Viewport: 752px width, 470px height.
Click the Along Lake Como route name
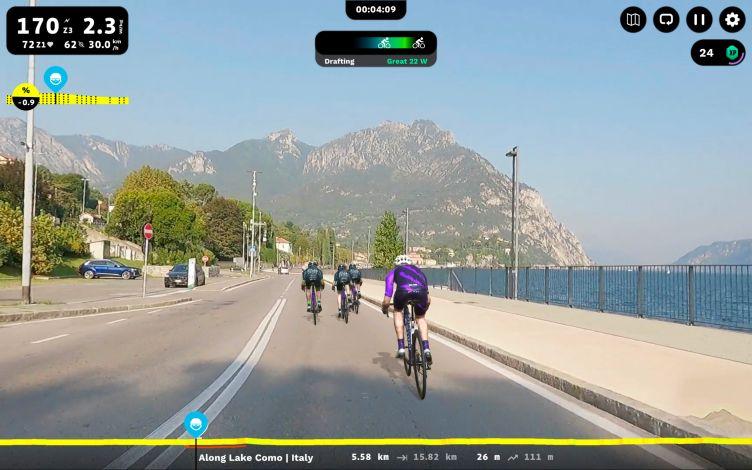pos(255,457)
